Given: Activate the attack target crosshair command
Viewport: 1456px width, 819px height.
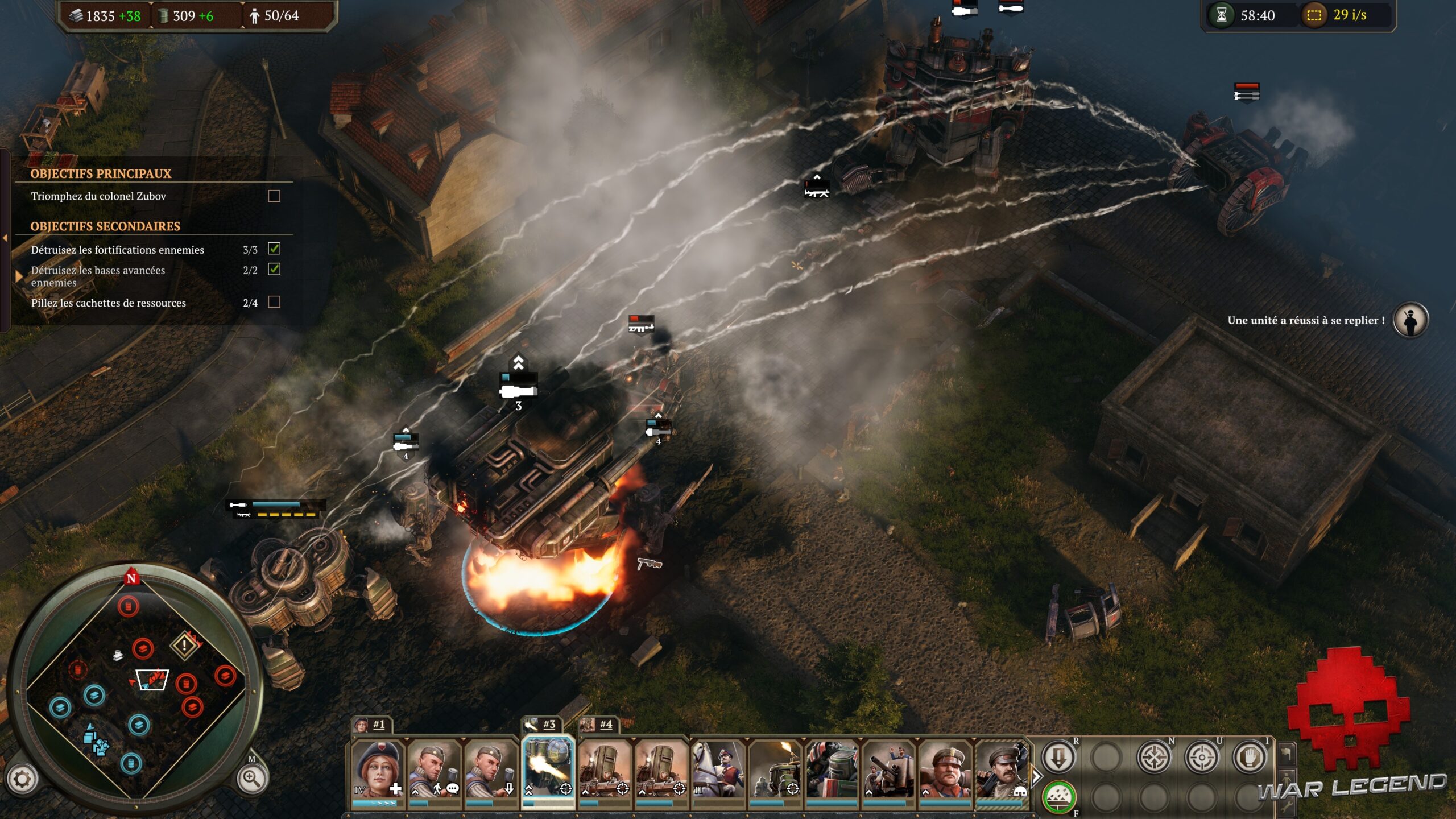Looking at the screenshot, I should [x=1201, y=759].
